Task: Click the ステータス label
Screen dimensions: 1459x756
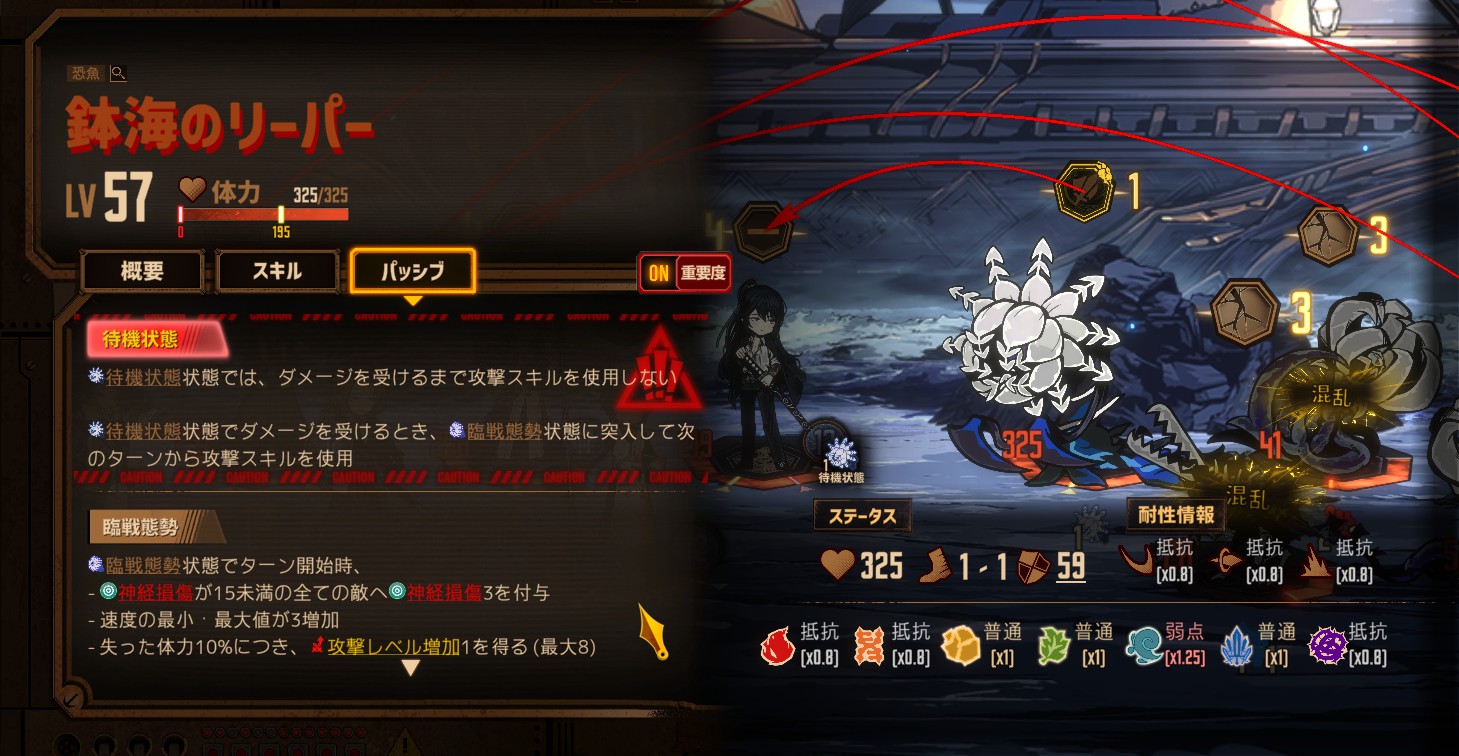Action: [862, 516]
